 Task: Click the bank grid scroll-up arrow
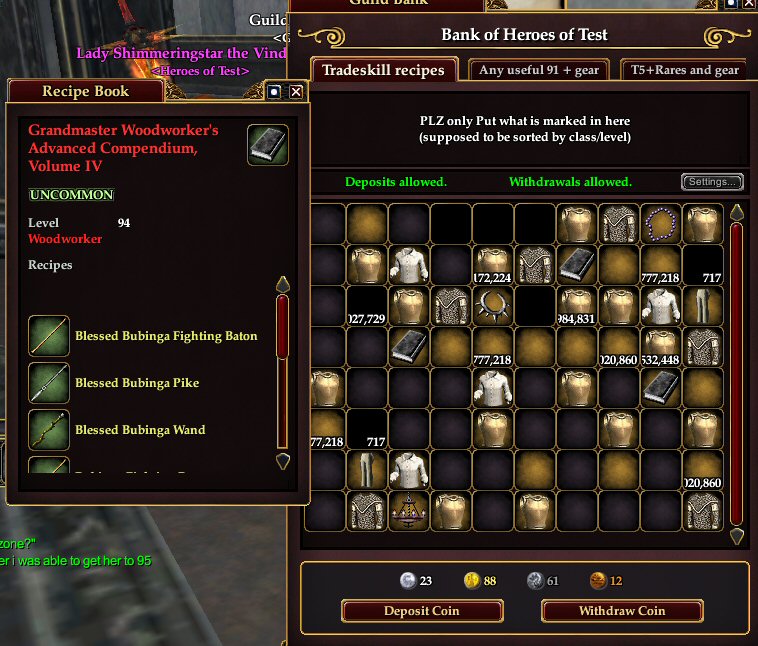[x=737, y=213]
